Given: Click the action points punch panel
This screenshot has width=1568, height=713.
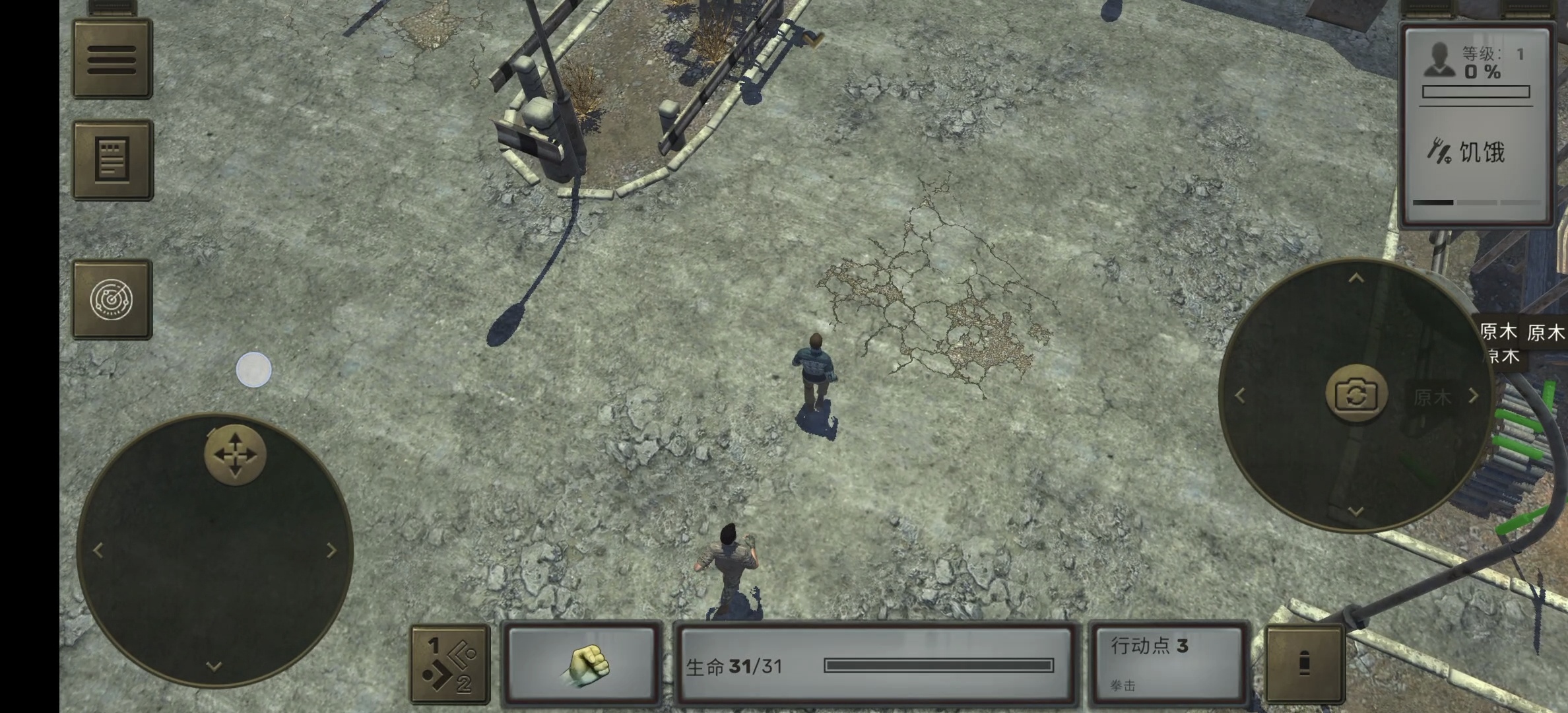Looking at the screenshot, I should click(x=1167, y=664).
